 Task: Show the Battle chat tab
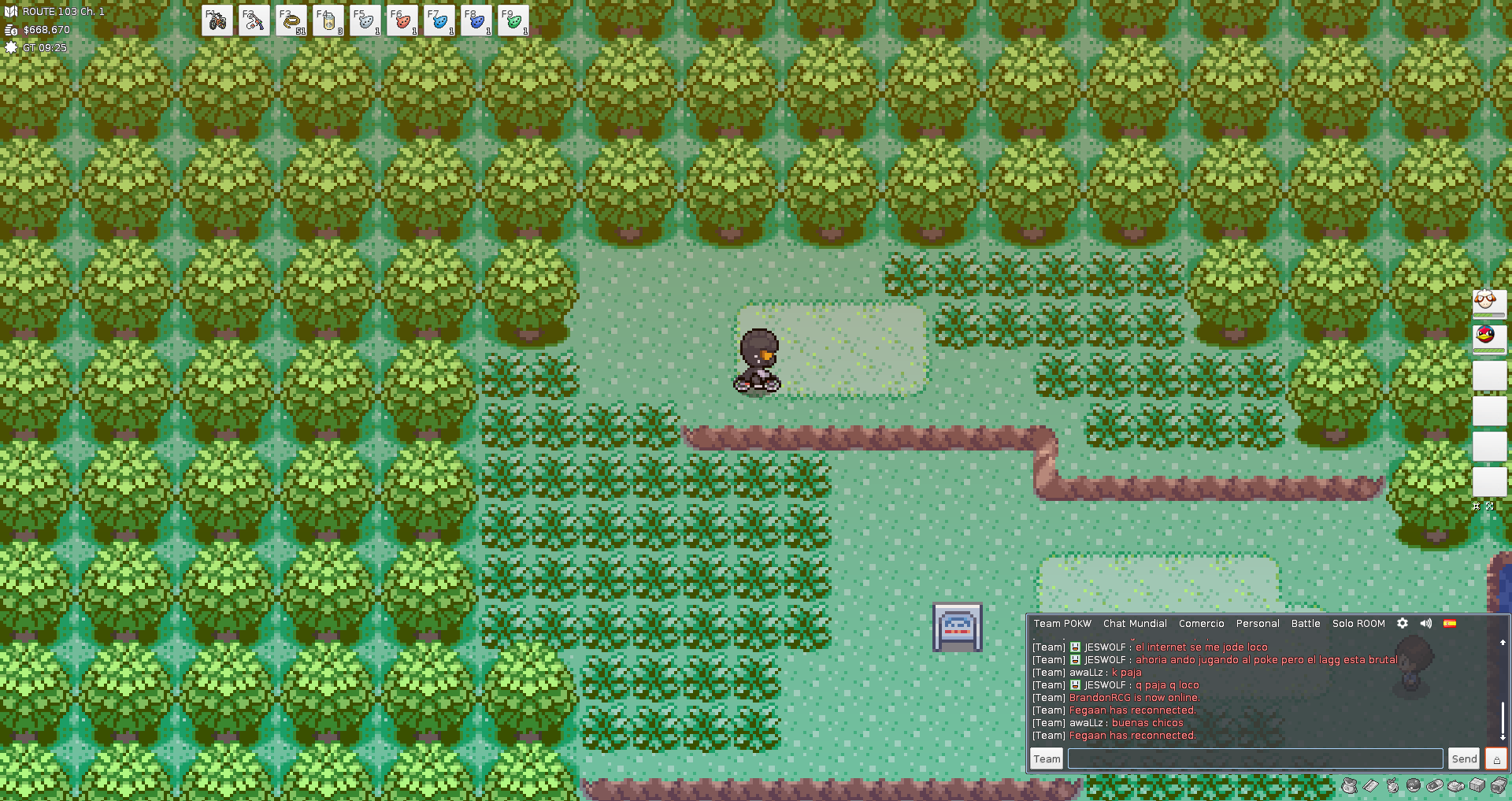point(1305,624)
